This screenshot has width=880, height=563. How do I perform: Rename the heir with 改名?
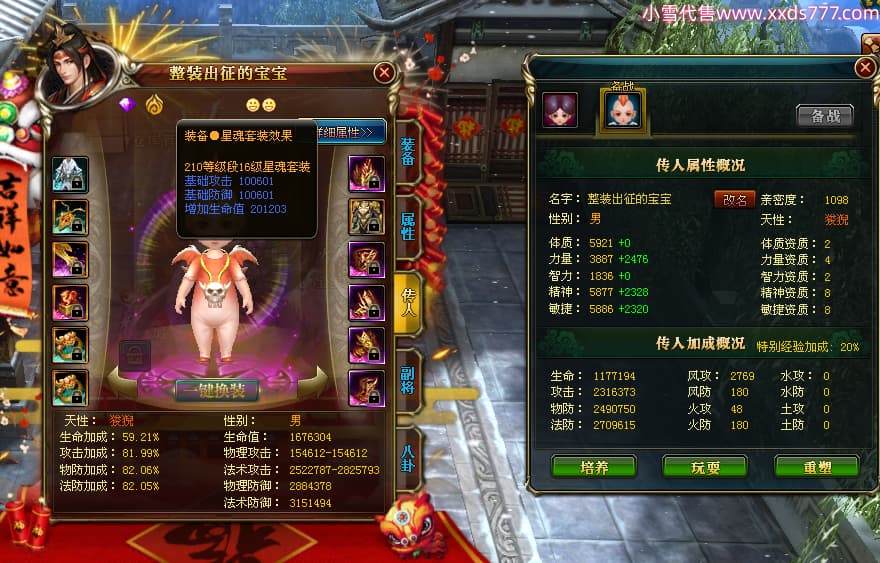click(734, 199)
